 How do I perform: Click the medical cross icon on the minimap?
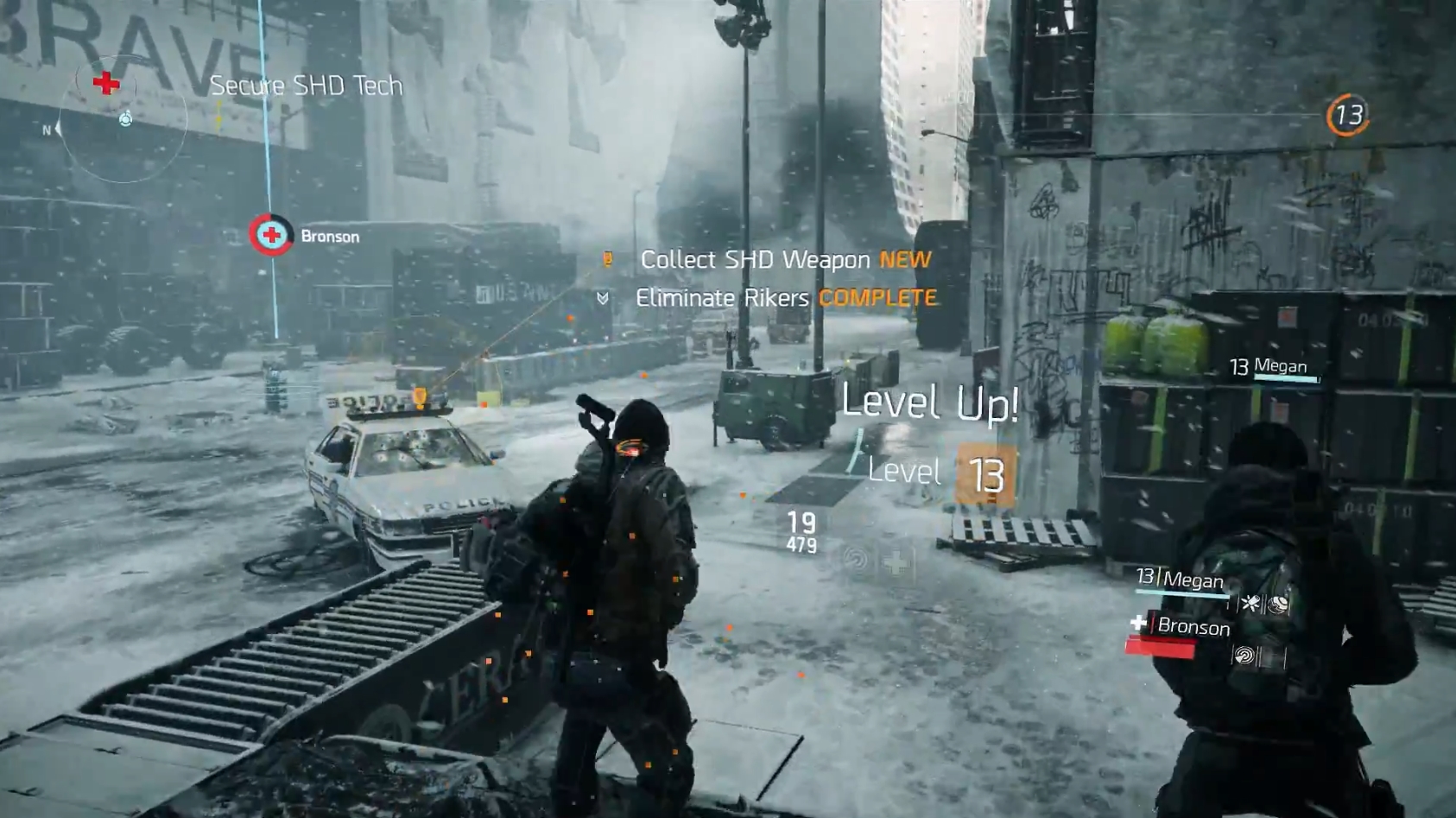pos(105,86)
